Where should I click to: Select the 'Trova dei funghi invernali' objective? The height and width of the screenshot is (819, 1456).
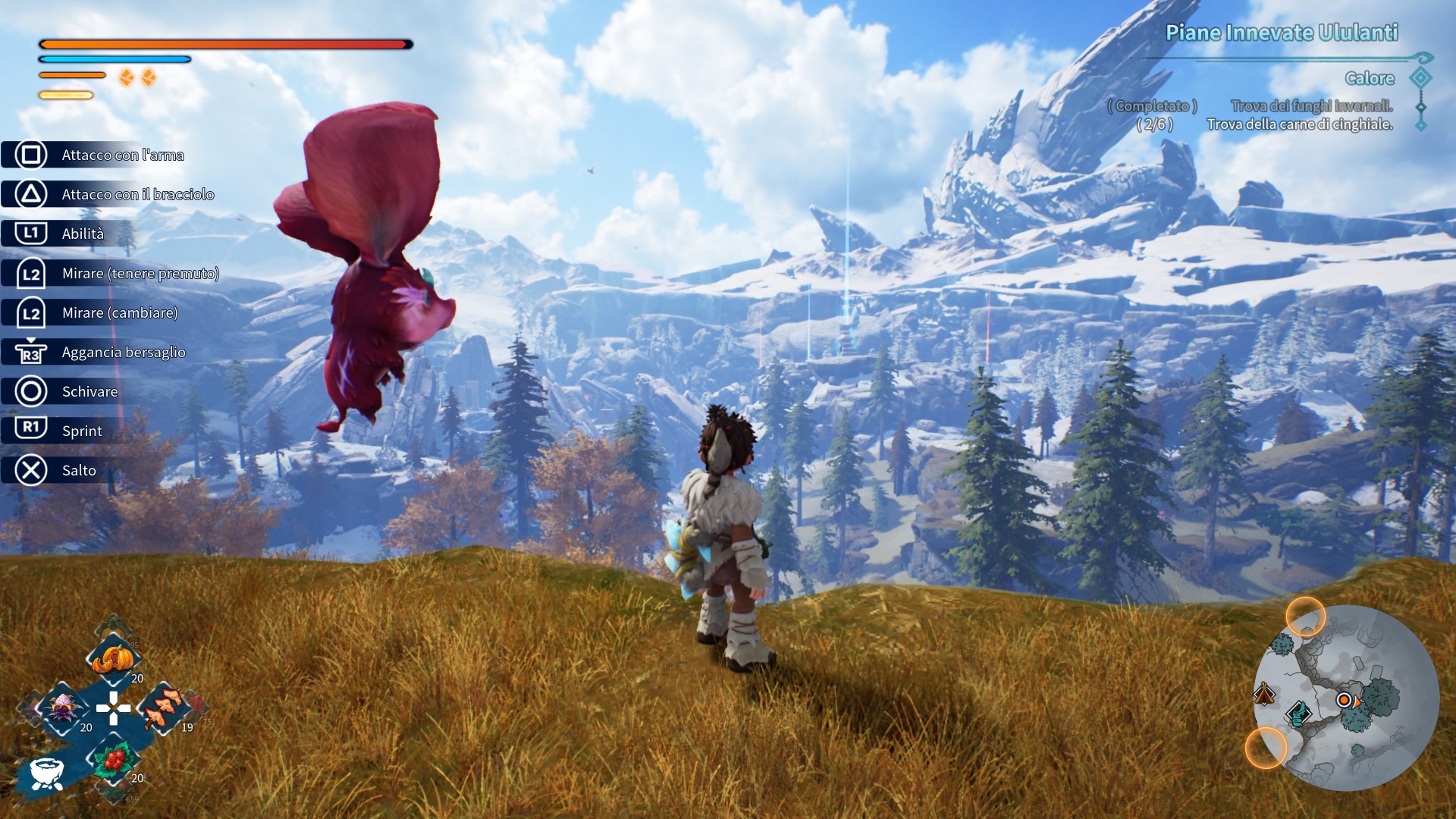(x=1311, y=106)
